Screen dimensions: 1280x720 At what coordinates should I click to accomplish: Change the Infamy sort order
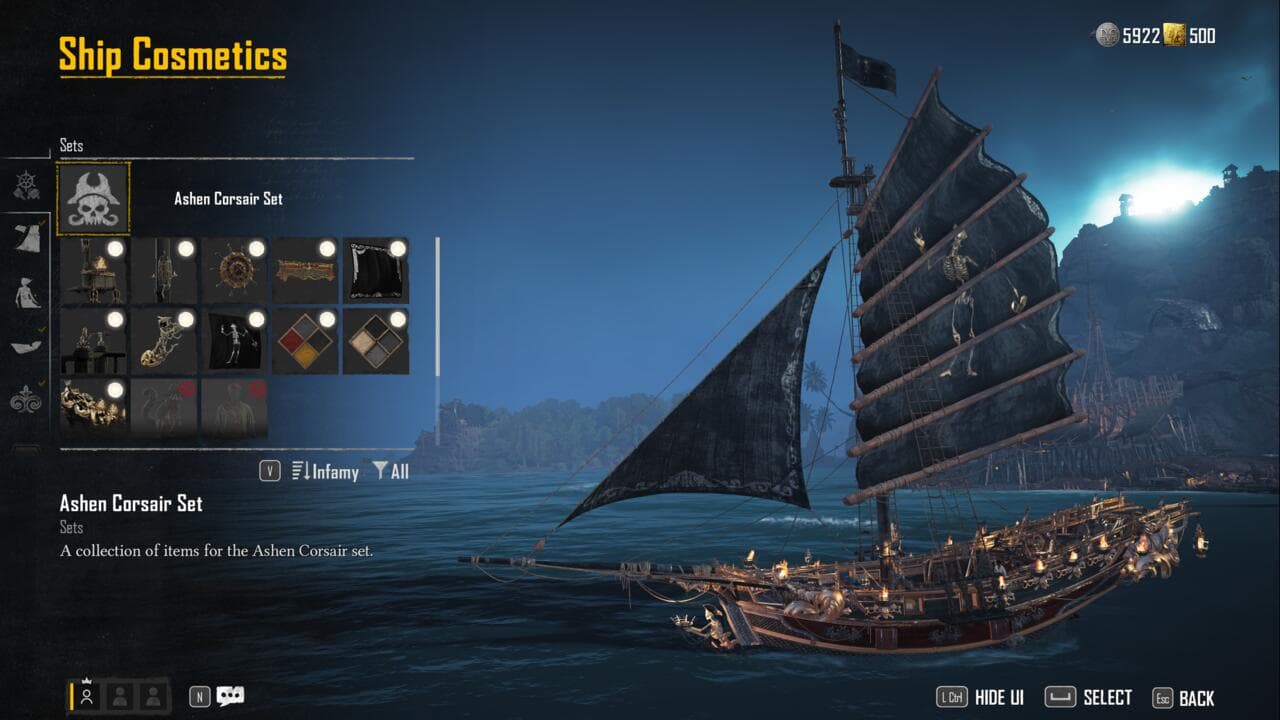coord(325,471)
